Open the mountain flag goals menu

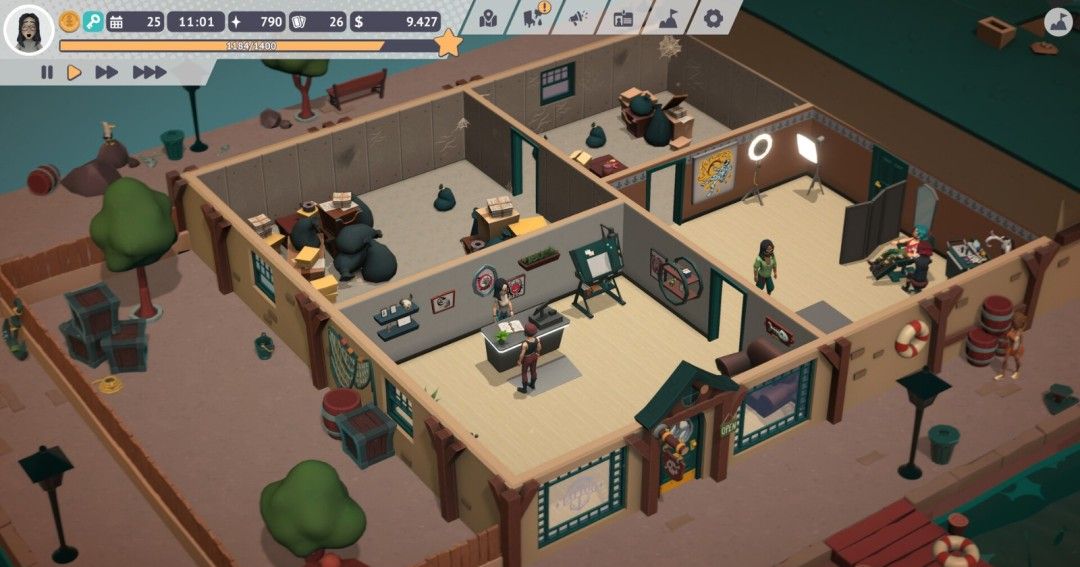pos(668,18)
